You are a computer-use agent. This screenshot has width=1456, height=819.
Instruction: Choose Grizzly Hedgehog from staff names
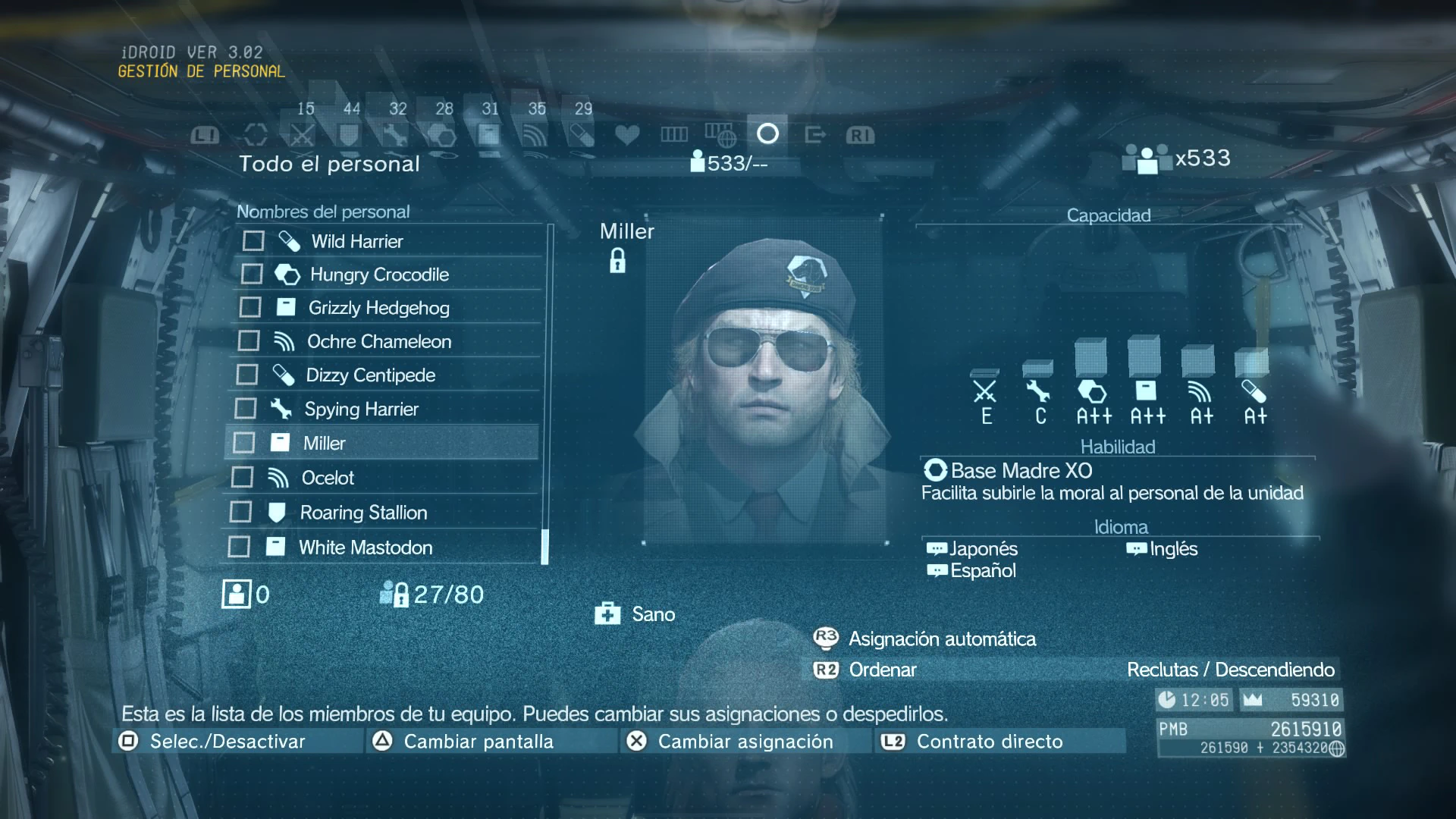[378, 308]
